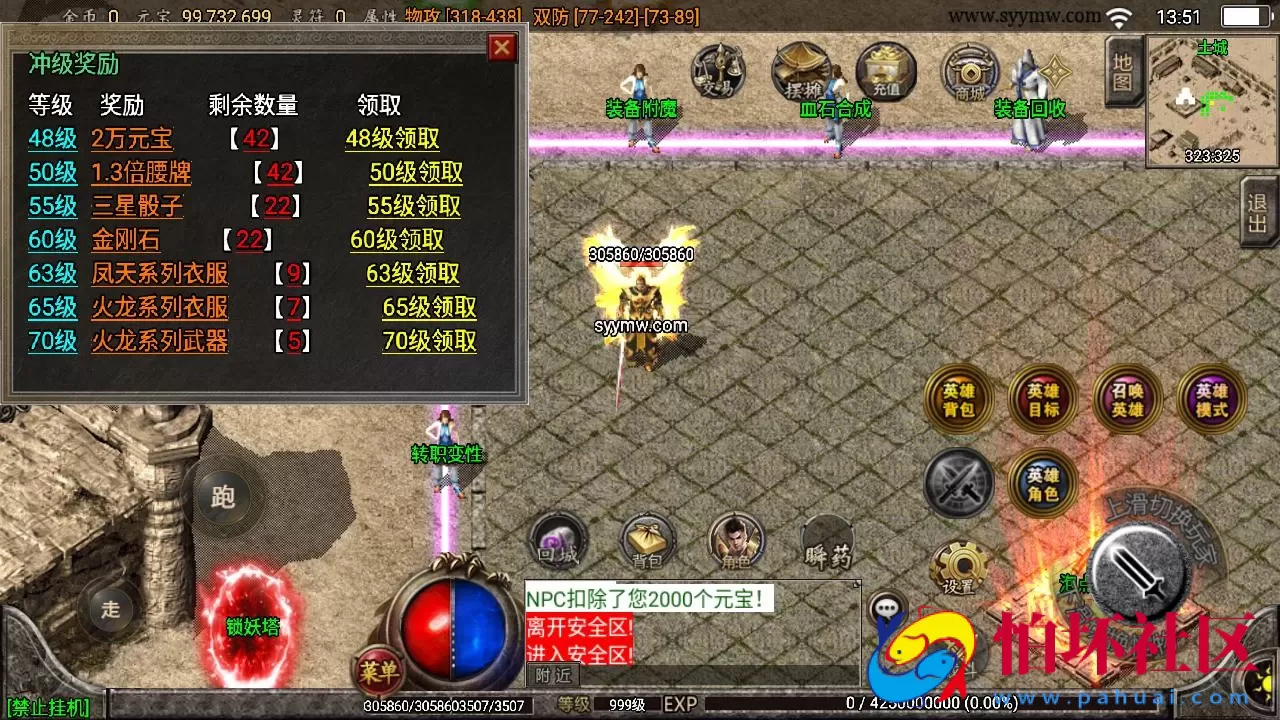
Task: Tap the 回城 return-to-town icon
Action: [557, 543]
